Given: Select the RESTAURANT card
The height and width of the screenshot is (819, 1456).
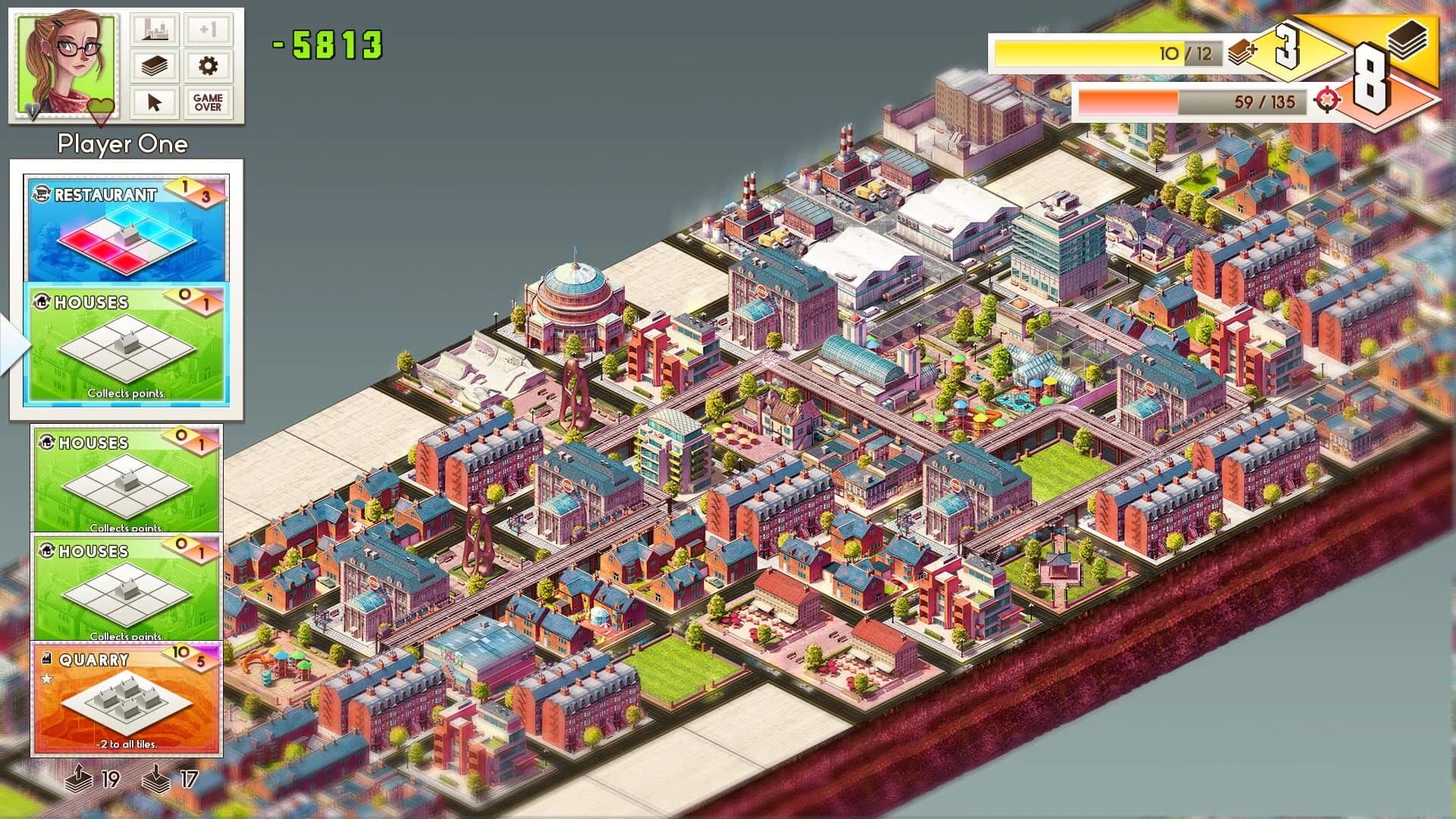Looking at the screenshot, I should 125,224.
